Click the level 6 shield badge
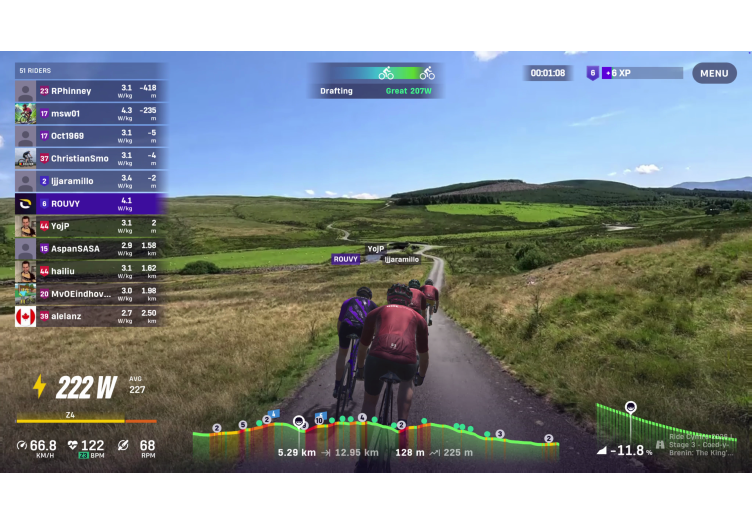This screenshot has width=752, height=524. (592, 73)
